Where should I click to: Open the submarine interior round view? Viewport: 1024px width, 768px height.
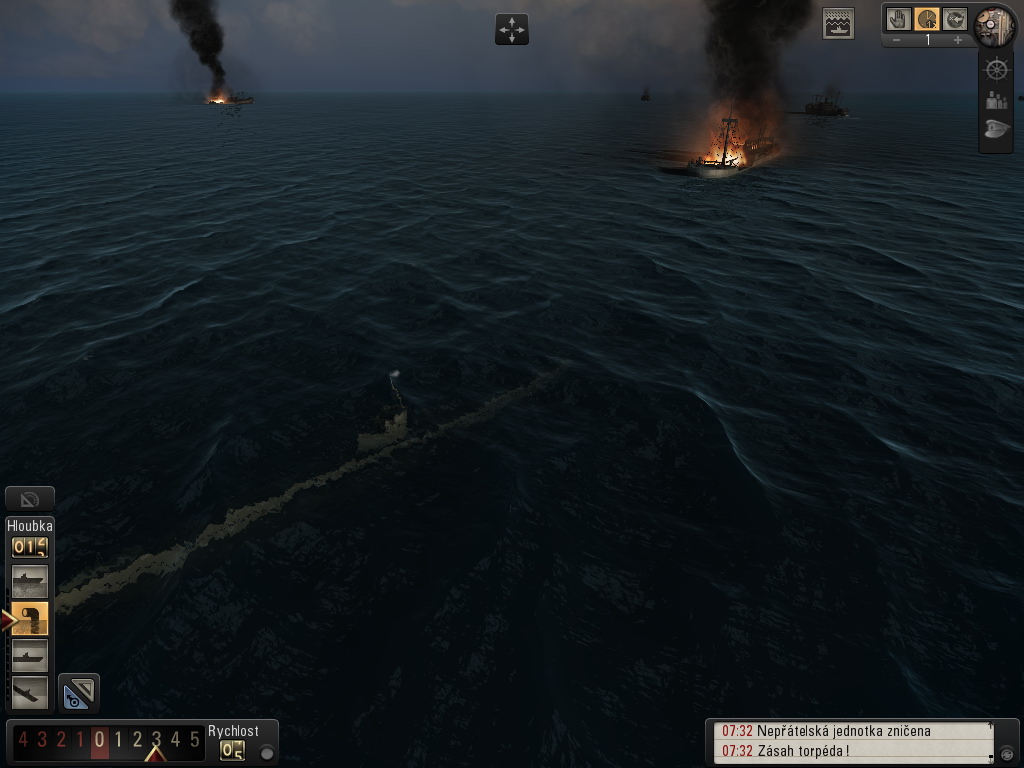(x=994, y=26)
